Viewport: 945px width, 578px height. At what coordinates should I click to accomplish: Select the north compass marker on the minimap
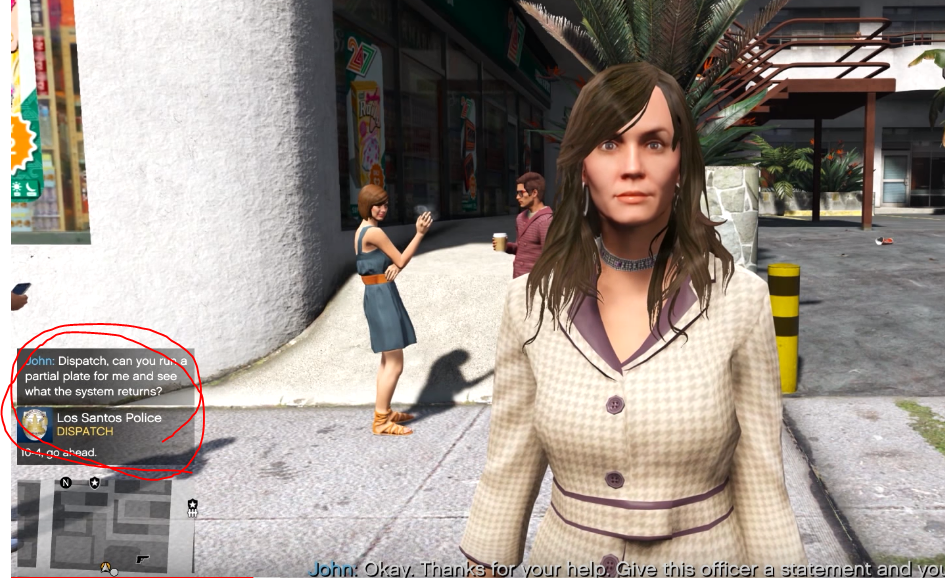coord(66,483)
